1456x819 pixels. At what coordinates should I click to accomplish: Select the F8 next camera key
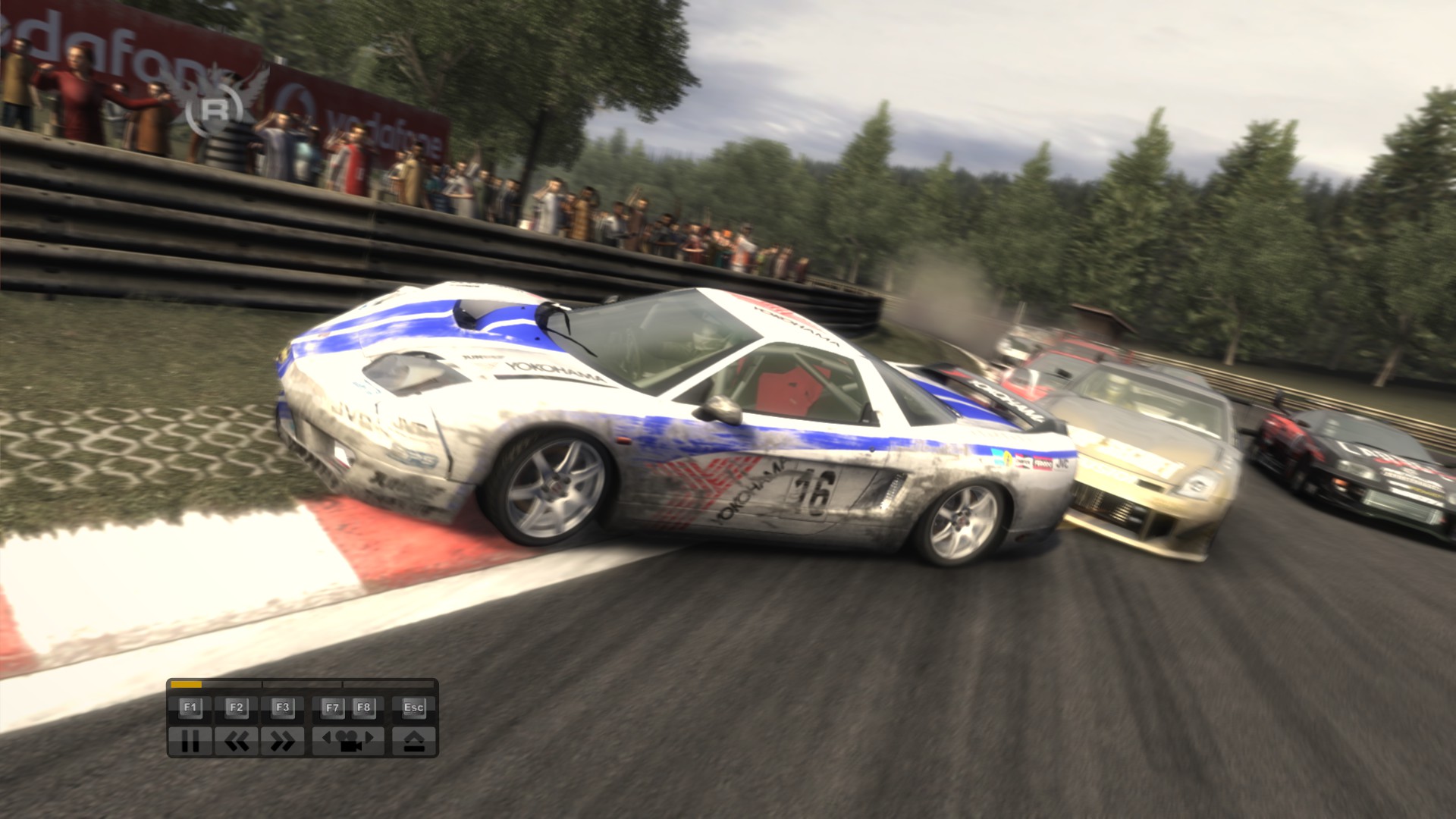click(362, 706)
